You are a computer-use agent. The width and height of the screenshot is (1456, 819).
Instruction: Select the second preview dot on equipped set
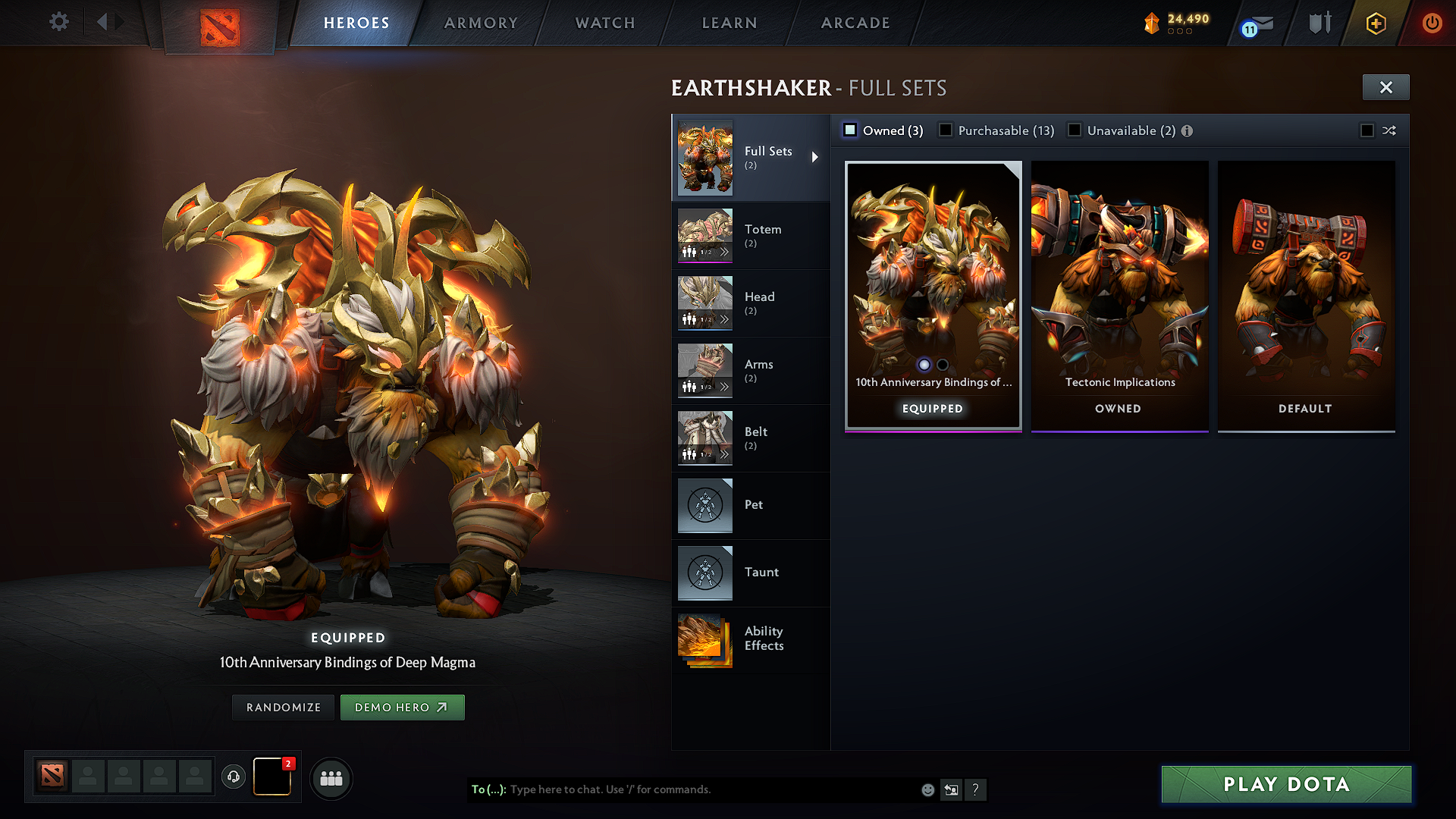(943, 365)
